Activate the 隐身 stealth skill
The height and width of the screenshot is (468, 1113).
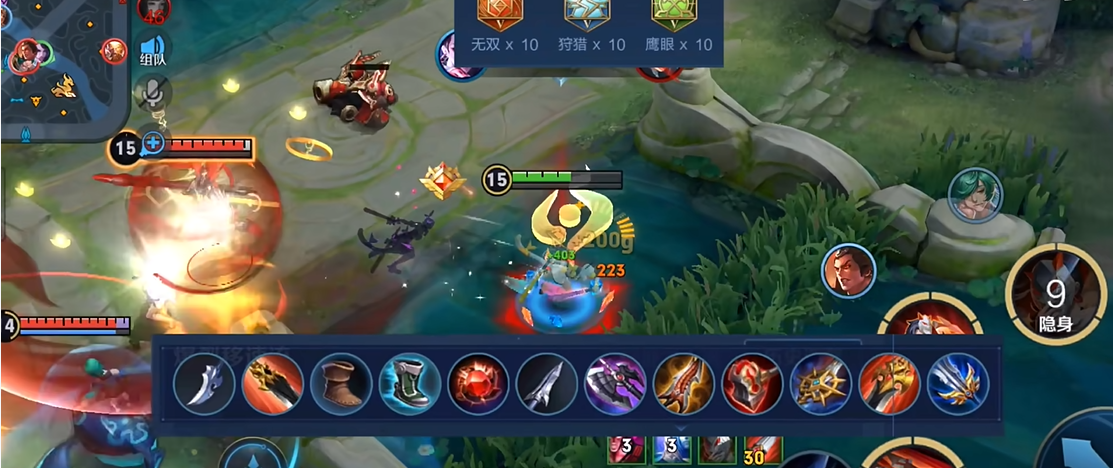1055,296
